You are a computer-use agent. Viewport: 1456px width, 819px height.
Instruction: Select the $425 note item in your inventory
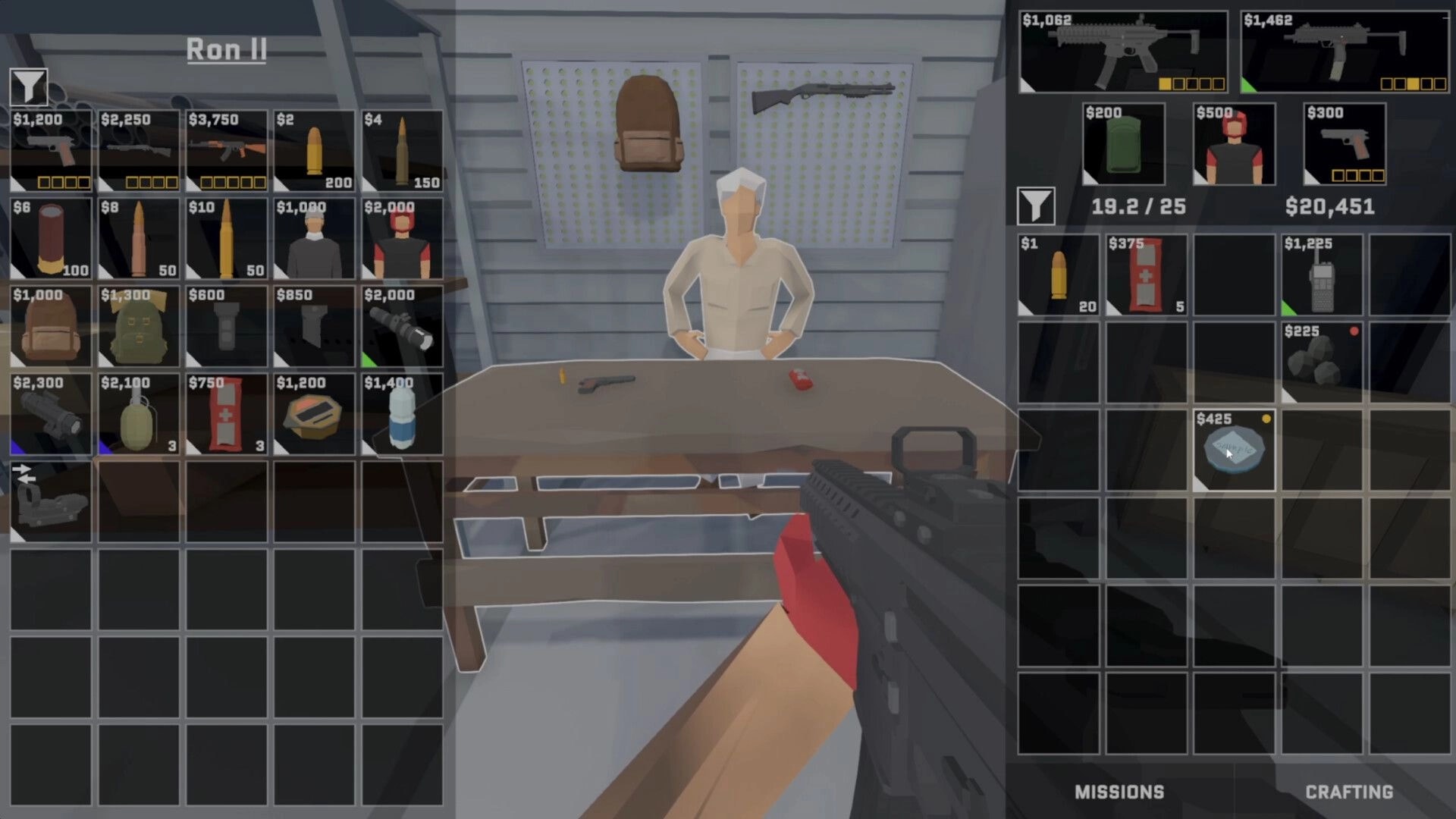click(x=1233, y=449)
